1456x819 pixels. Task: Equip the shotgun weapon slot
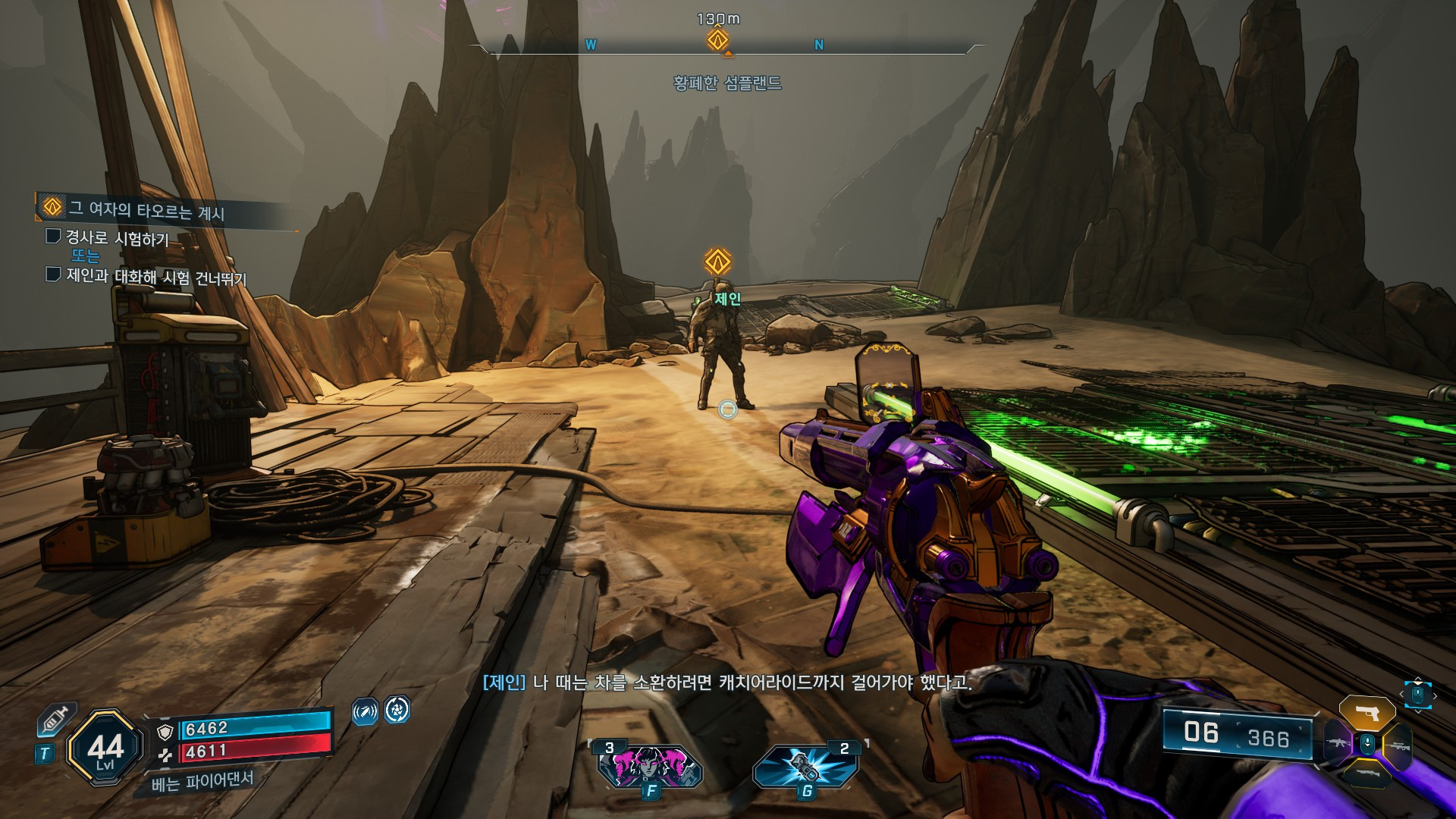(x=1367, y=773)
